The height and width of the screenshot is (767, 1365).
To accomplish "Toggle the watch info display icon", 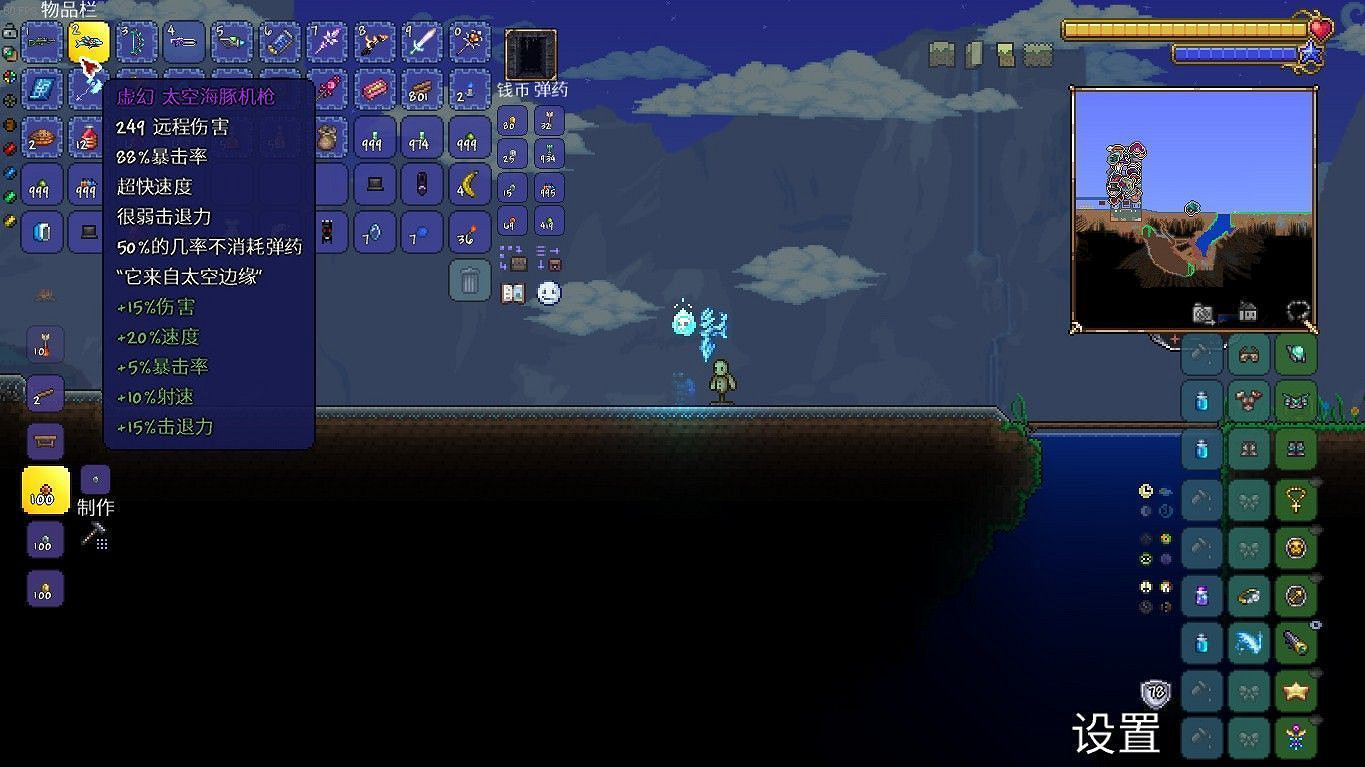I will (x=1144, y=490).
